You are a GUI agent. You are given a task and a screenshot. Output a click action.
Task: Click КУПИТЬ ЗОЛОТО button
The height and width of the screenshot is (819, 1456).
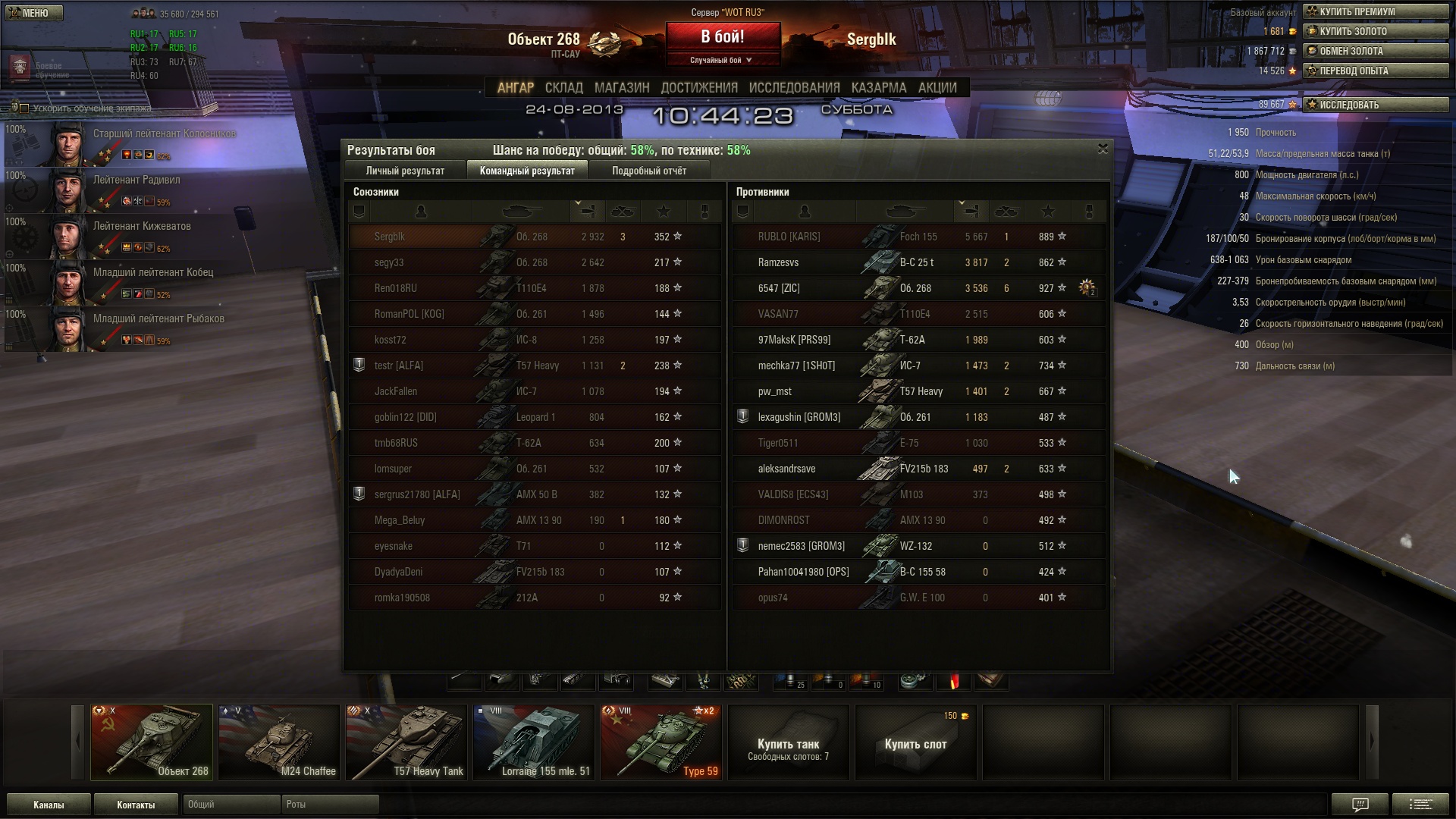click(x=1375, y=31)
